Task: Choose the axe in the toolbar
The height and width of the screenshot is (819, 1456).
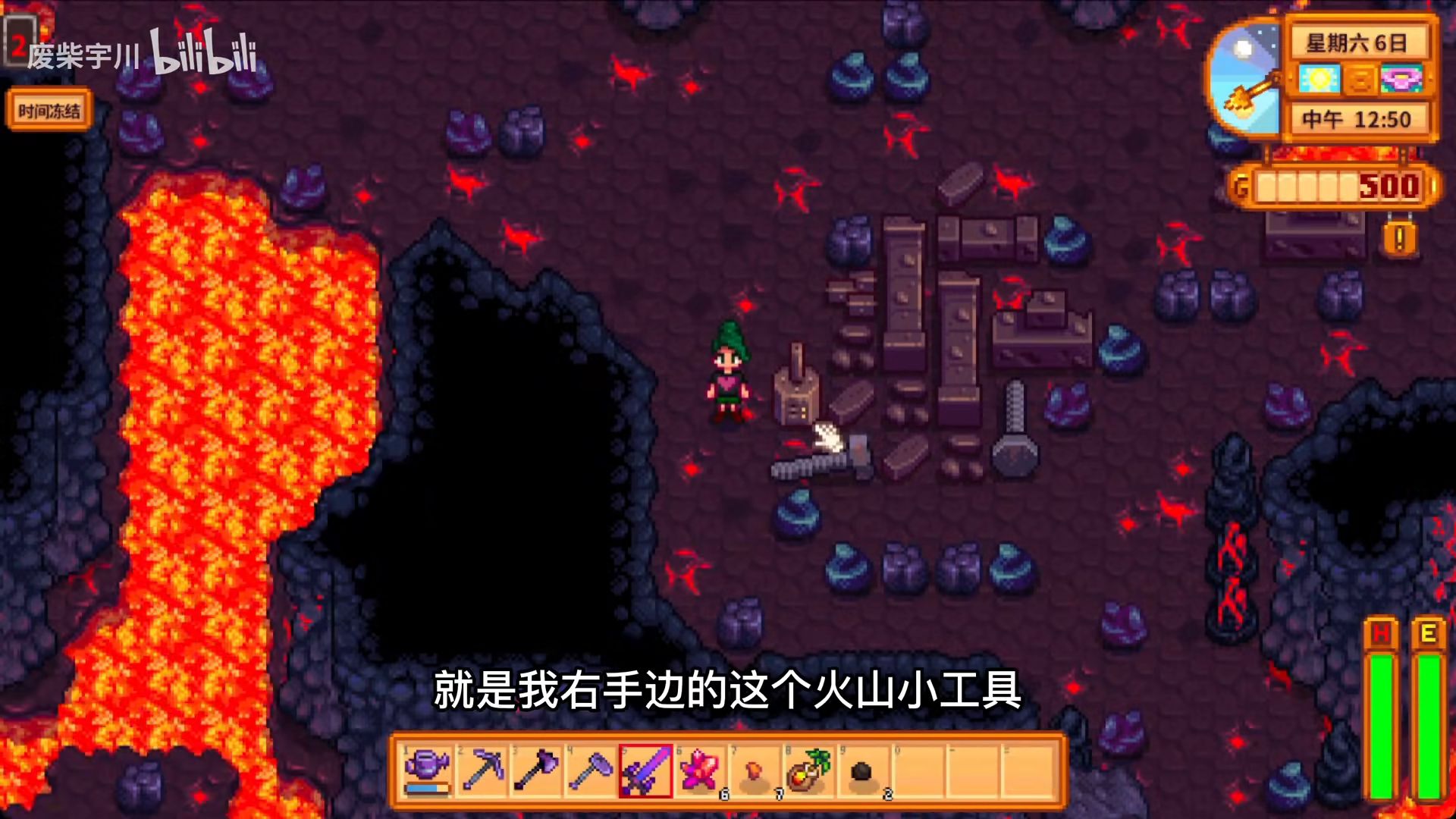Action: [x=537, y=770]
